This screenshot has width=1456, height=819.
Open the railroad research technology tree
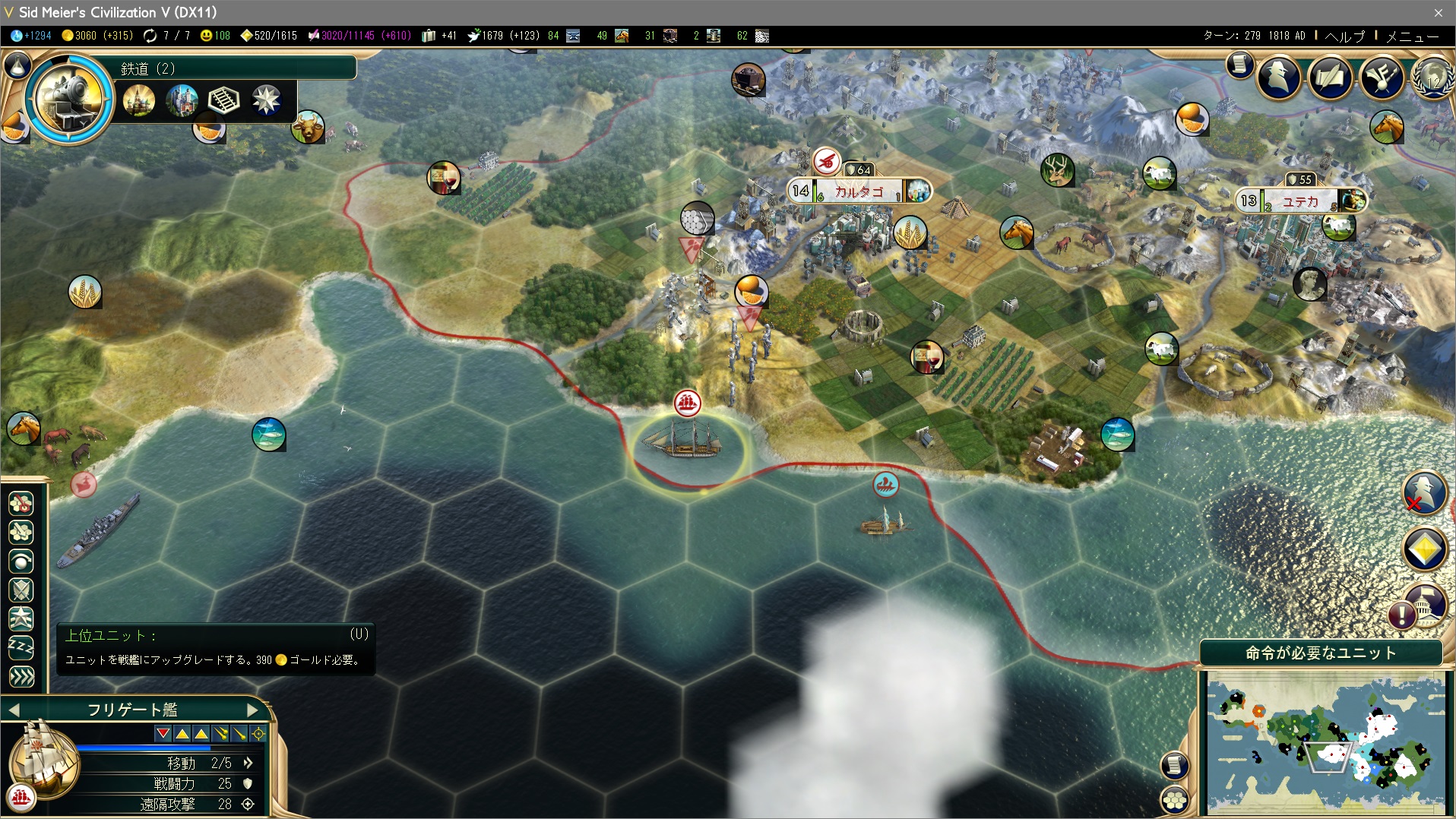(70, 98)
